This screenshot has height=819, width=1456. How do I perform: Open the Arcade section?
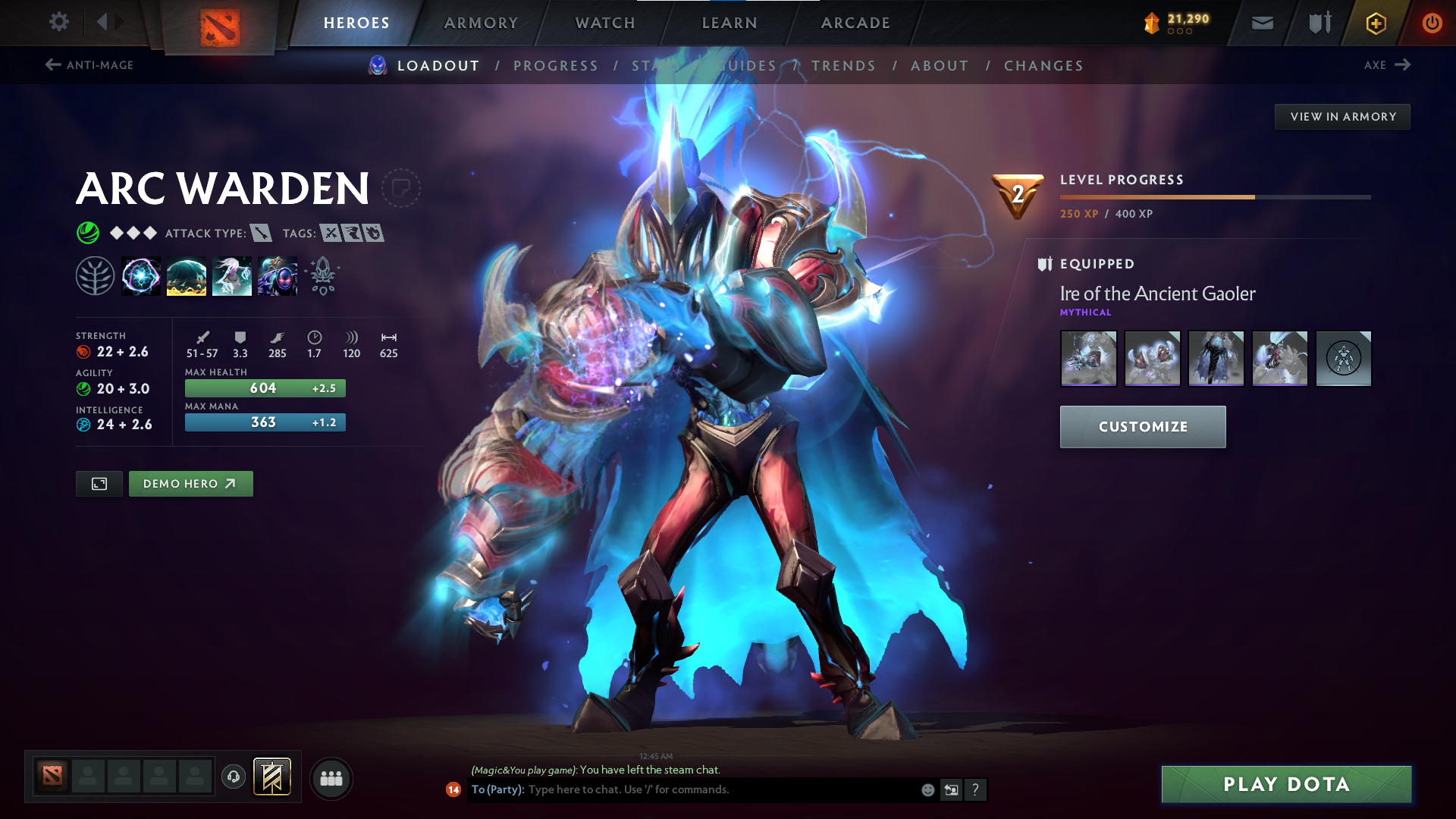854,23
